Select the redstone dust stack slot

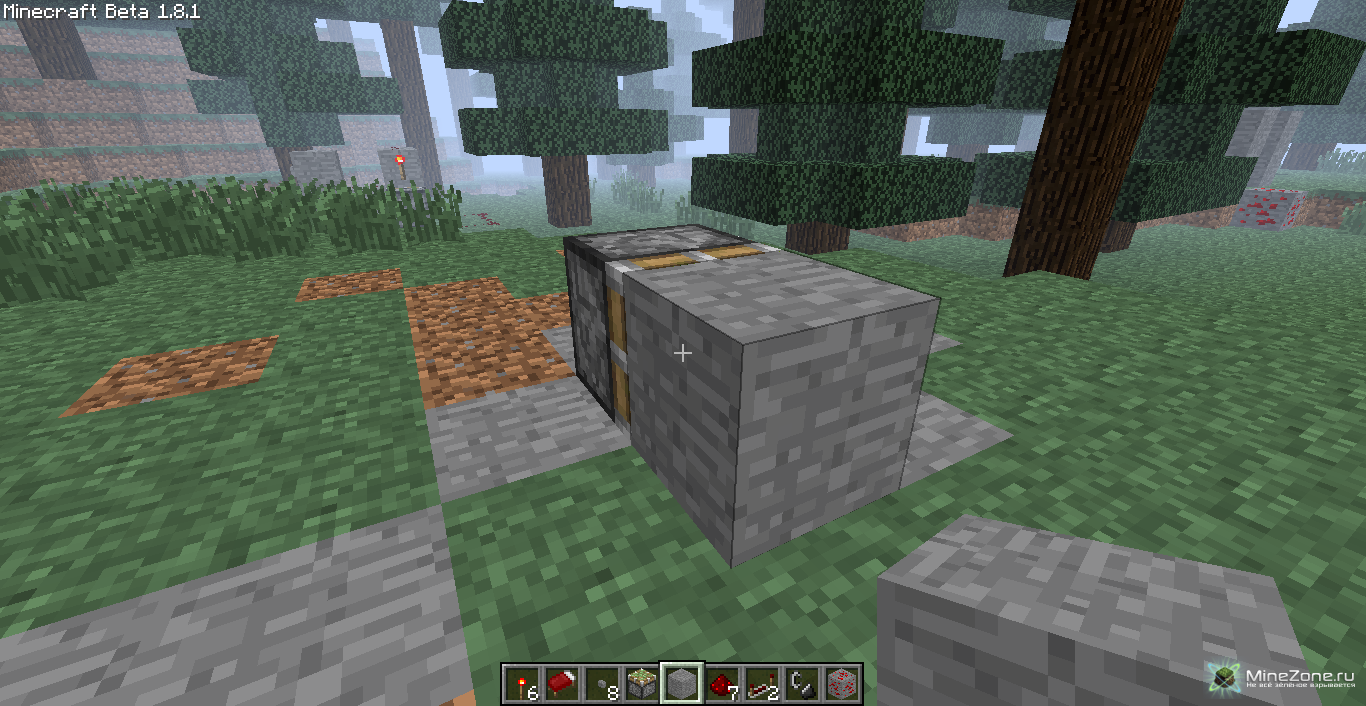722,684
